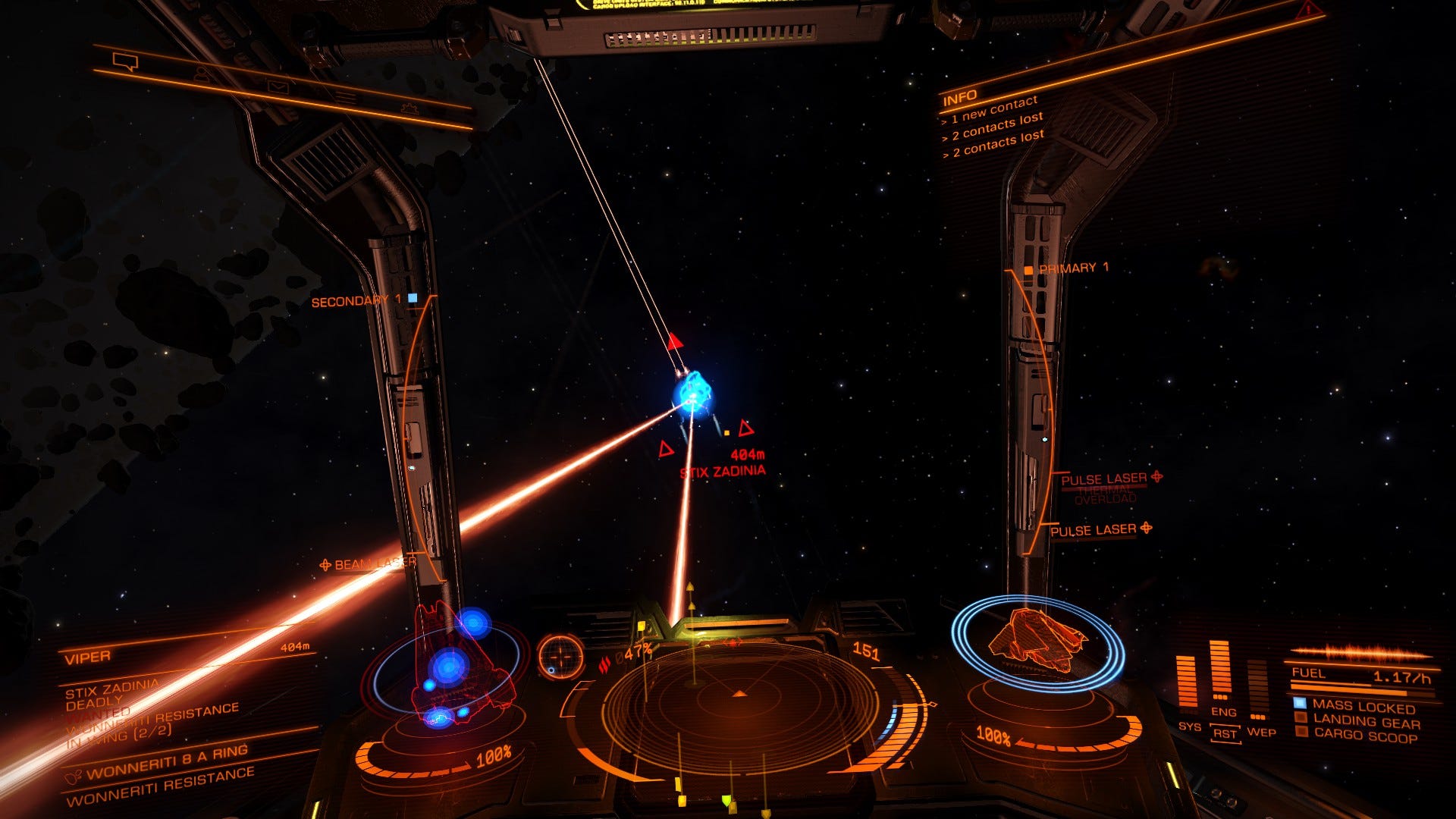Click the Stix Zadinia target reticle label
The height and width of the screenshot is (819, 1456).
pyautogui.click(x=723, y=471)
